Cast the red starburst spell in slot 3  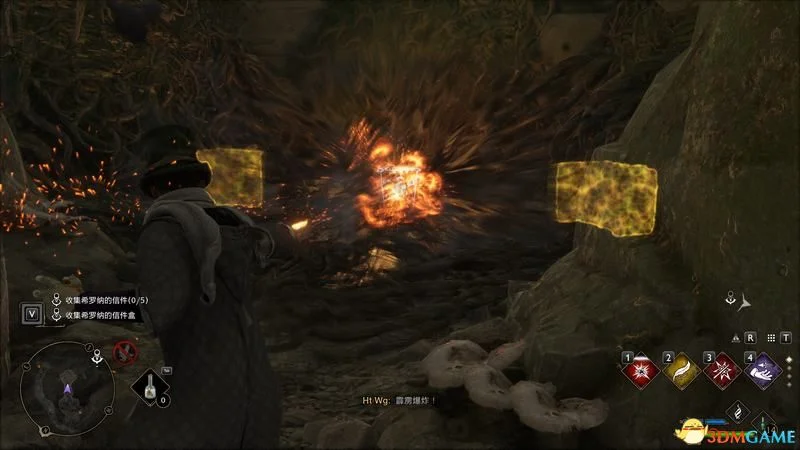pyautogui.click(x=720, y=370)
